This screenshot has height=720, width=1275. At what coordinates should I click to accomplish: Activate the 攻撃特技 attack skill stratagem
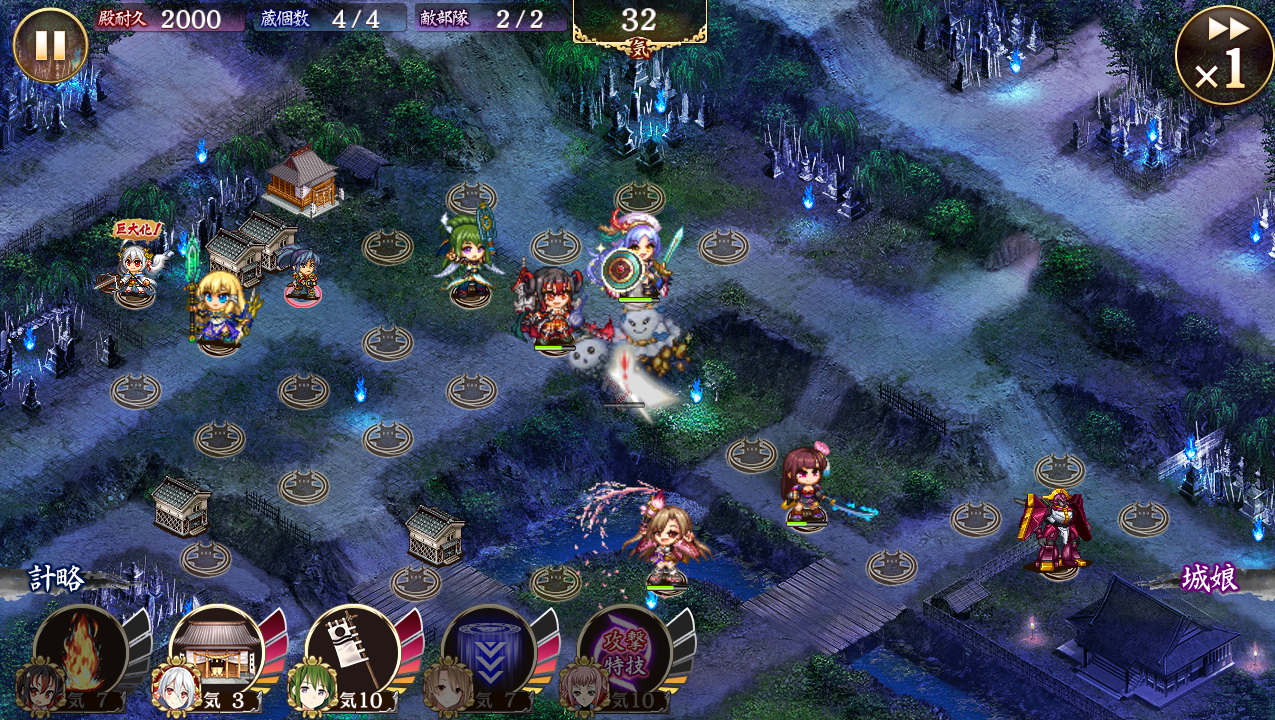click(x=624, y=652)
